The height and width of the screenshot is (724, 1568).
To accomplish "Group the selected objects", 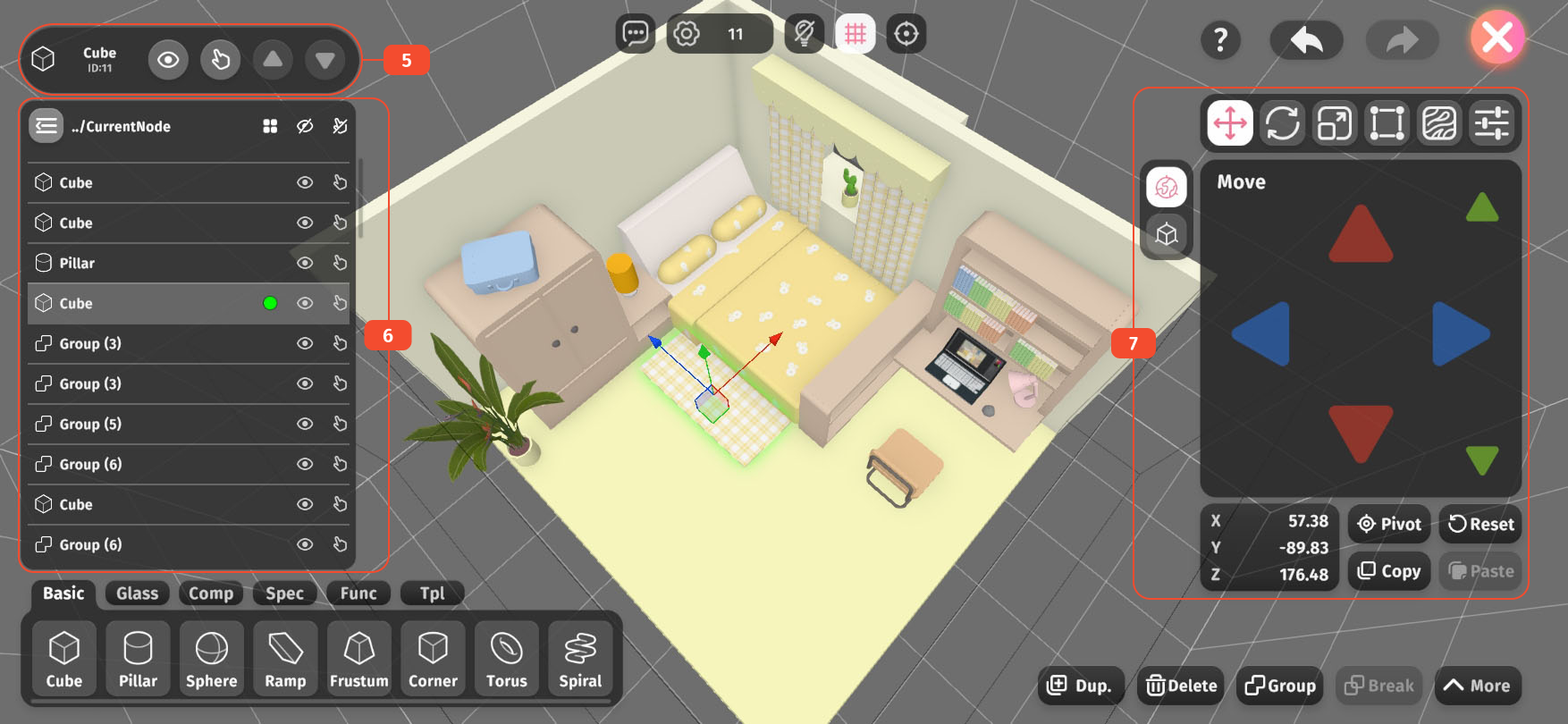I will tap(1280, 686).
